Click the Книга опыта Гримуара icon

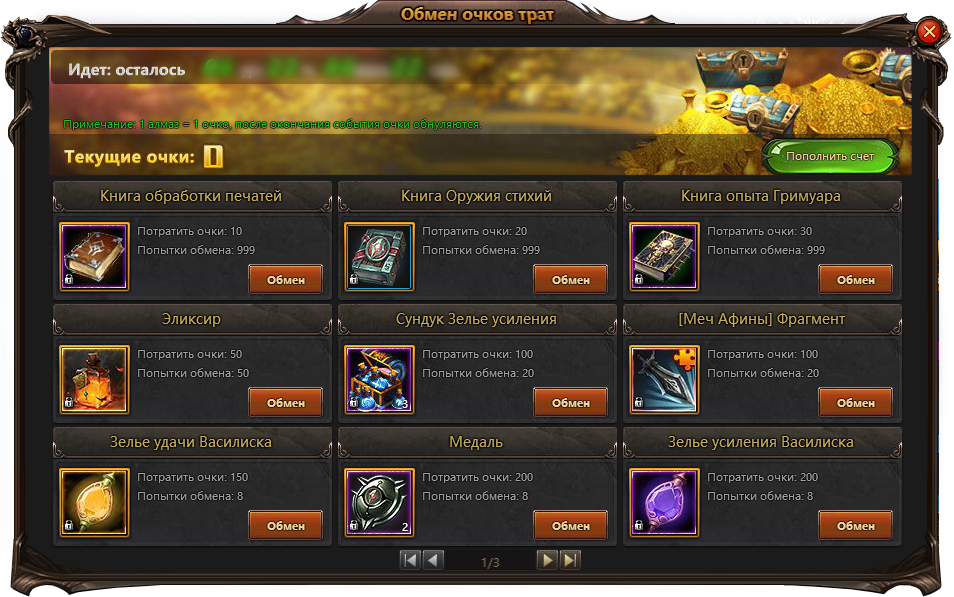(664, 256)
